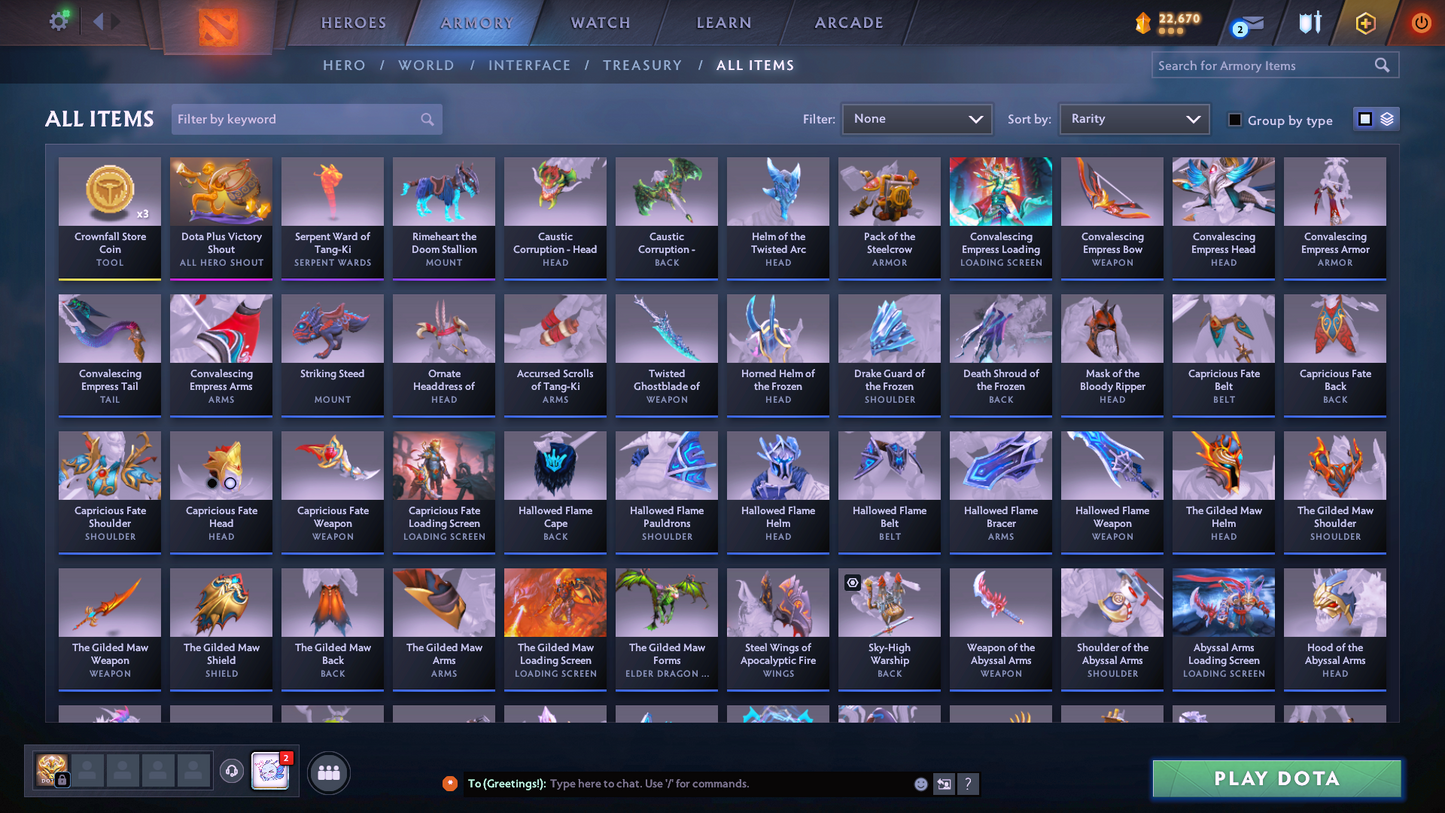Switch to the WATCH tab
The width and height of the screenshot is (1445, 813).
point(598,22)
